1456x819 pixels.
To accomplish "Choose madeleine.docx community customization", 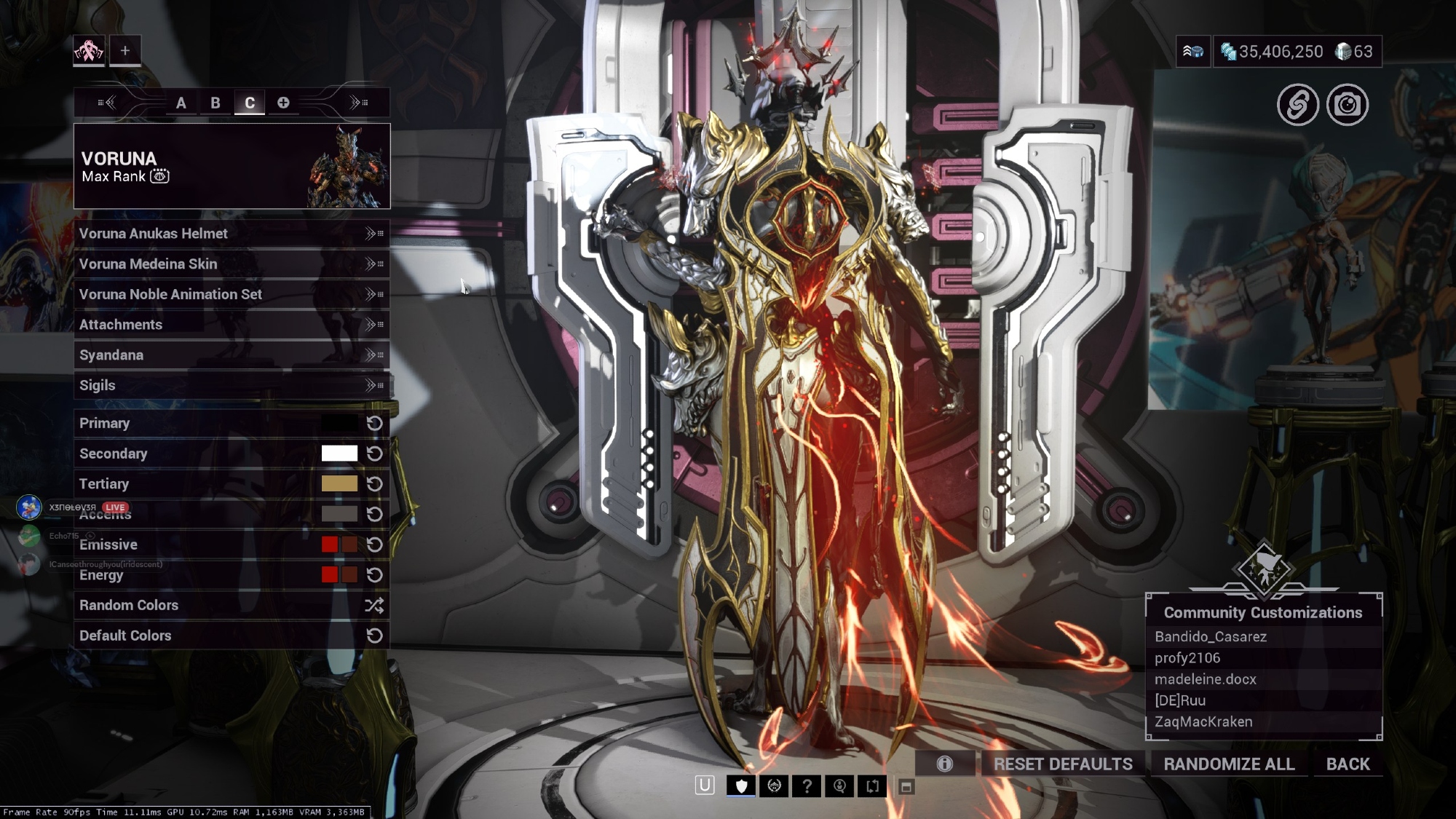I will tap(1206, 679).
